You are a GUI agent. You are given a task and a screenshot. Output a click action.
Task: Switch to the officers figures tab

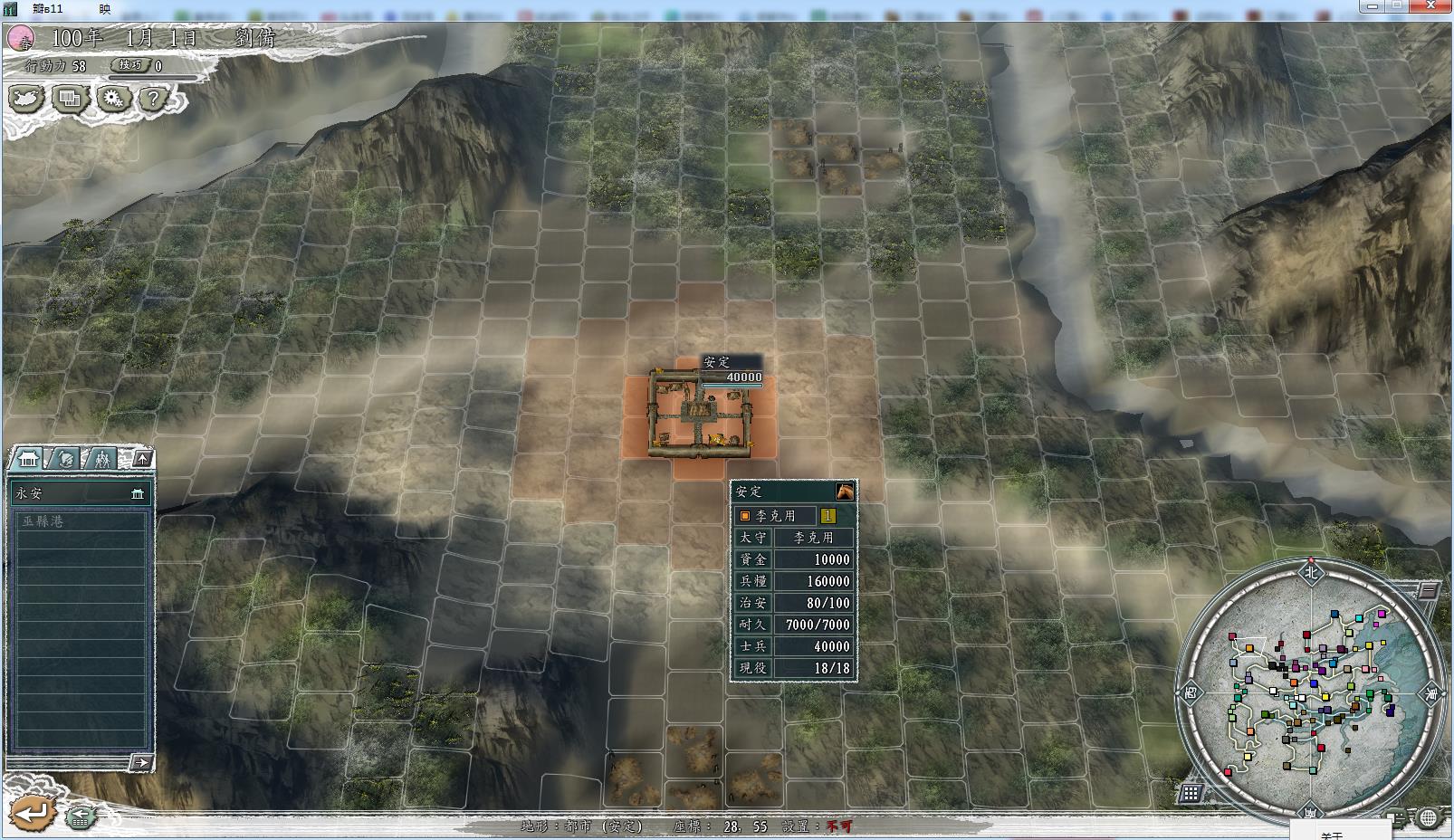coord(101,459)
